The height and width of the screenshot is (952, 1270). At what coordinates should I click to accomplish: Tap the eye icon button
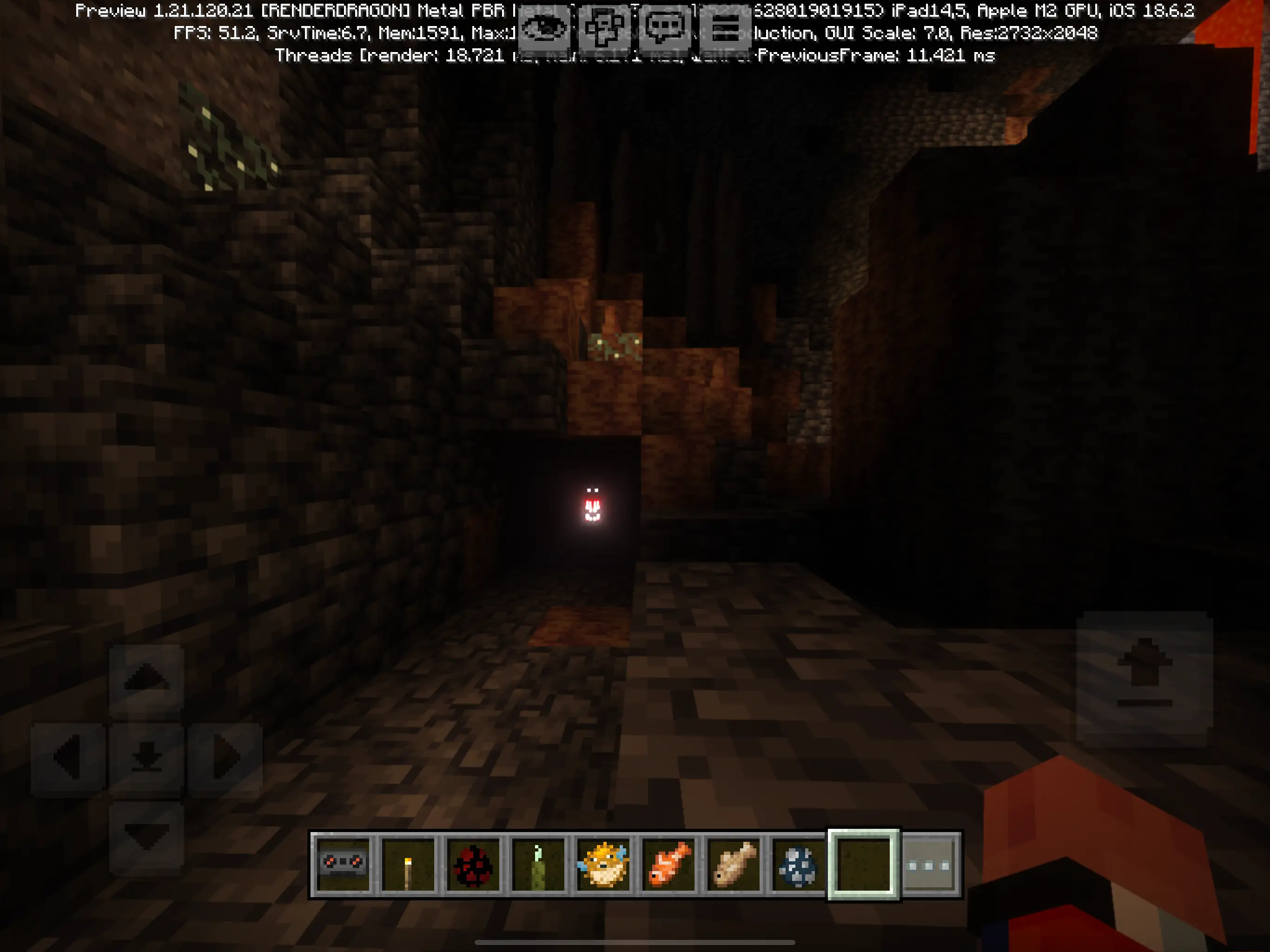click(544, 27)
